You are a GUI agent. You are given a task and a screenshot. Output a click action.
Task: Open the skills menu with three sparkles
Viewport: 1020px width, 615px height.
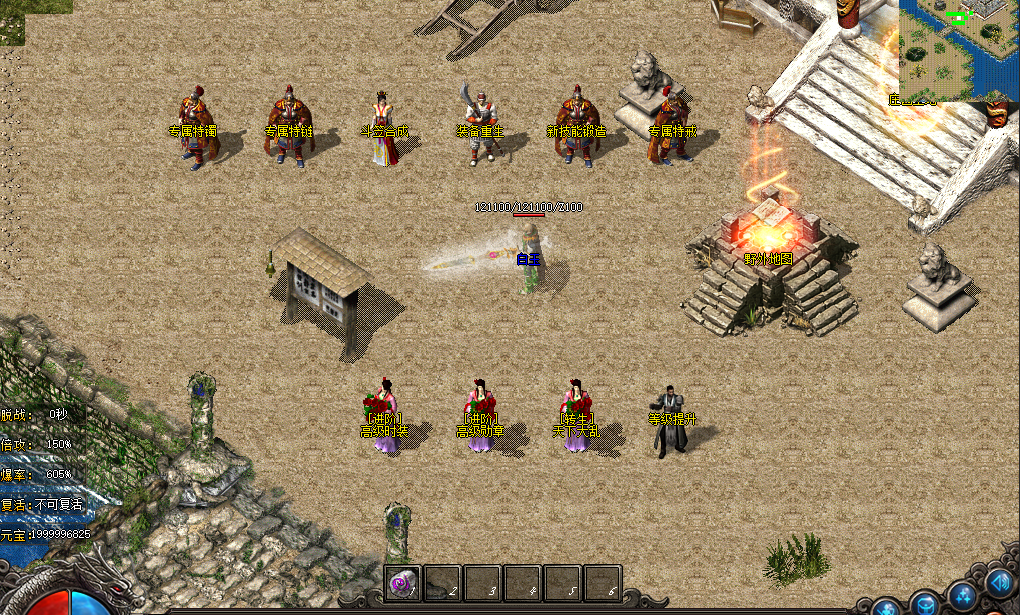pos(963,597)
